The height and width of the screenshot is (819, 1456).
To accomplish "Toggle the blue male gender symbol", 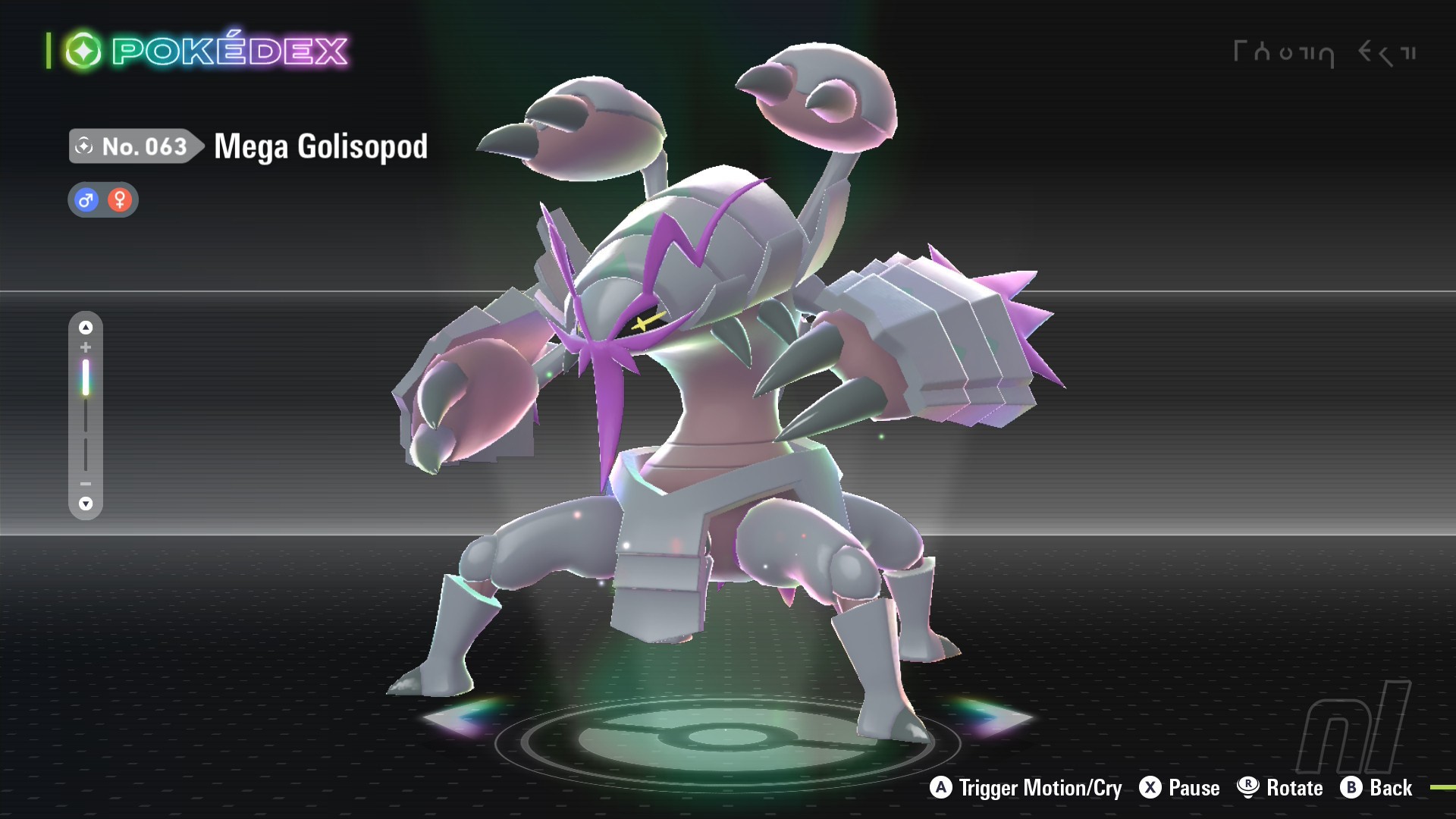I will (86, 199).
